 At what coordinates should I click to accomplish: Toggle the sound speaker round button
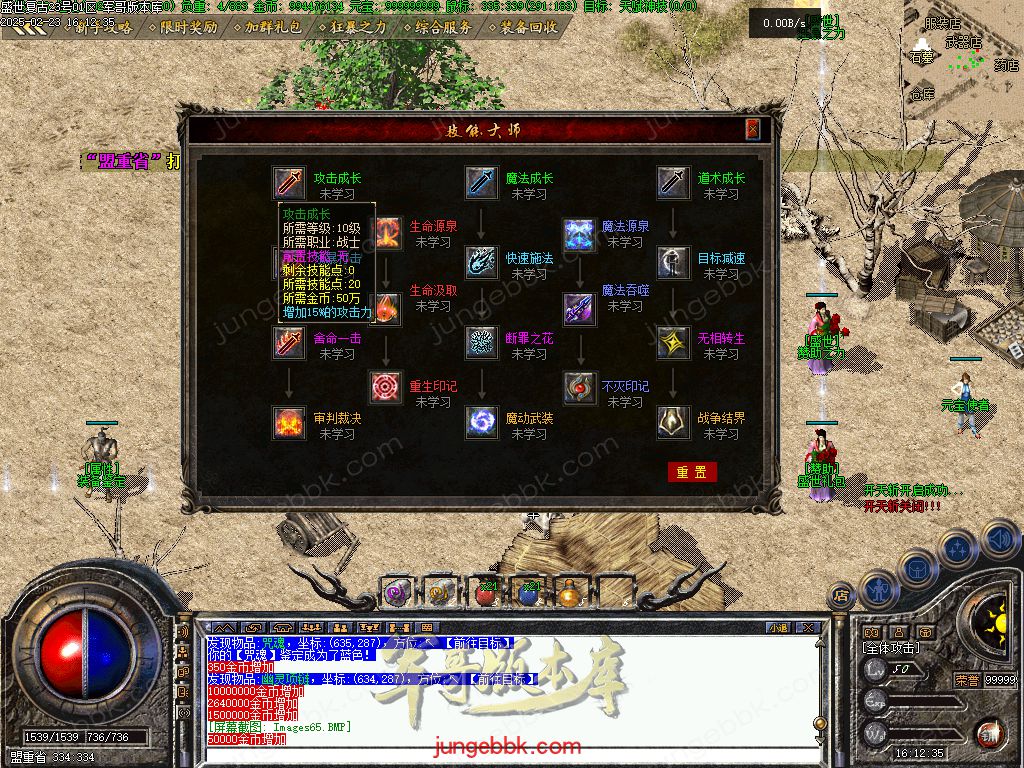[1000, 539]
